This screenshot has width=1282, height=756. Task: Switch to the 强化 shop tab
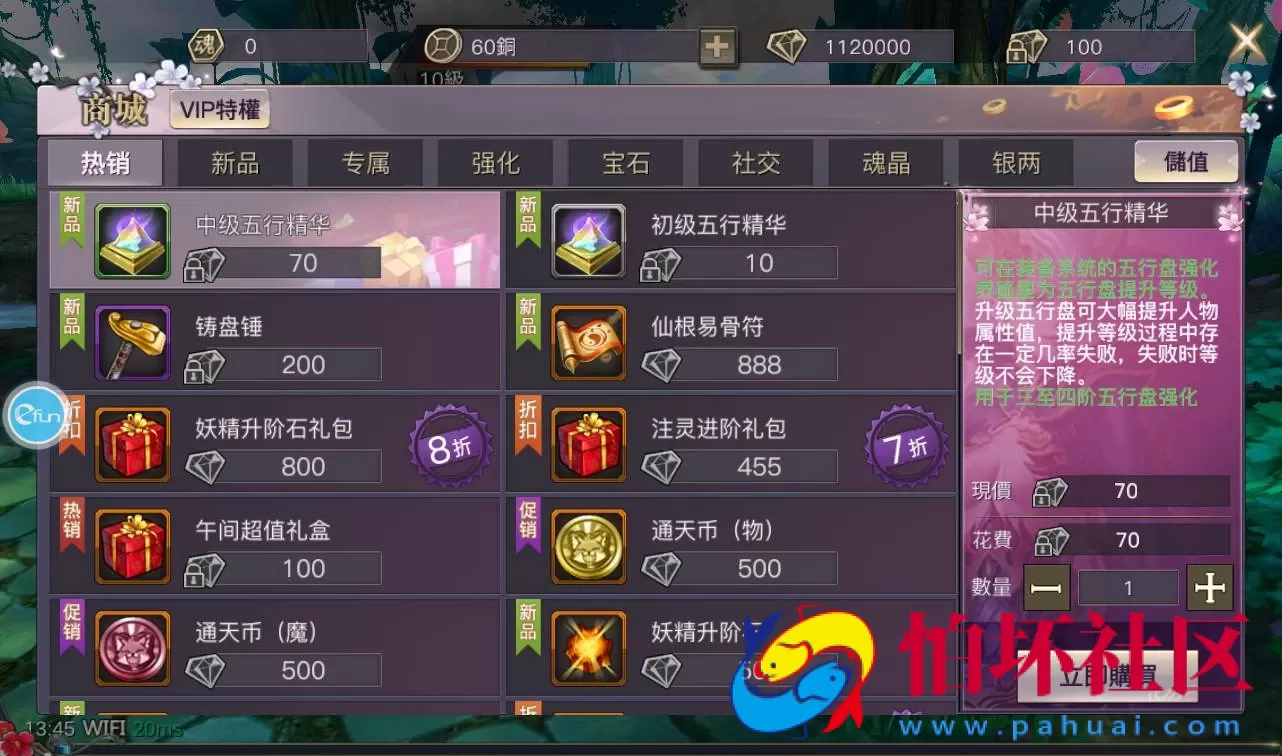coord(495,162)
